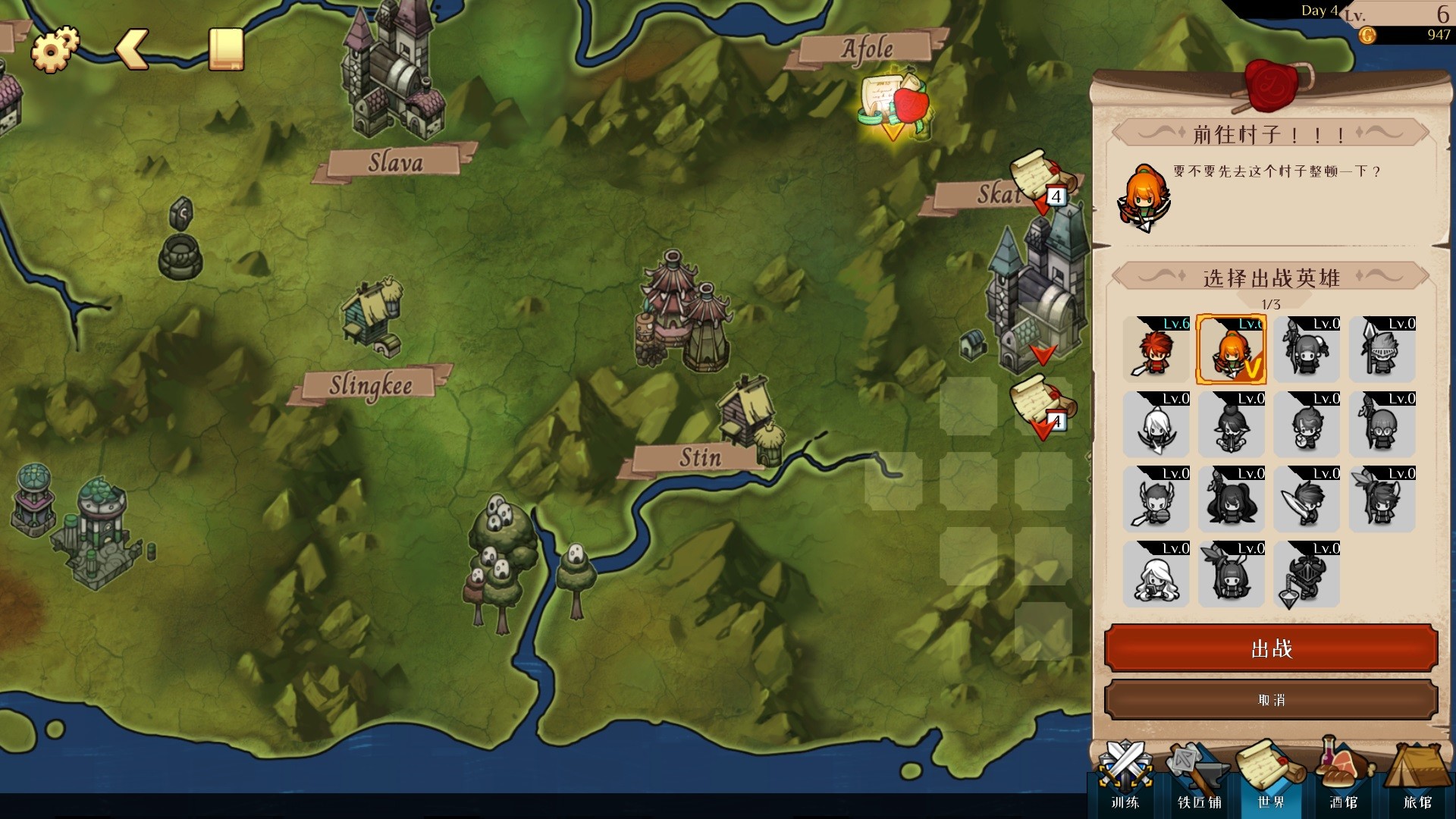The image size is (1456, 819).
Task: Open the gear settings menu
Action: (x=54, y=49)
